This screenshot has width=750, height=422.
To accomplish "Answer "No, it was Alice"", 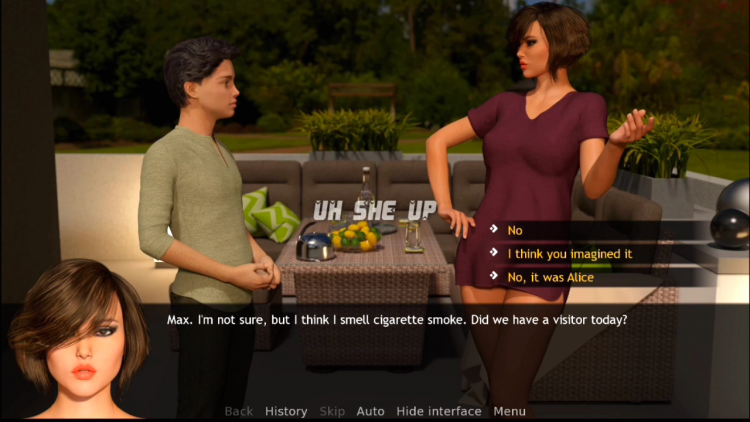I will point(550,277).
